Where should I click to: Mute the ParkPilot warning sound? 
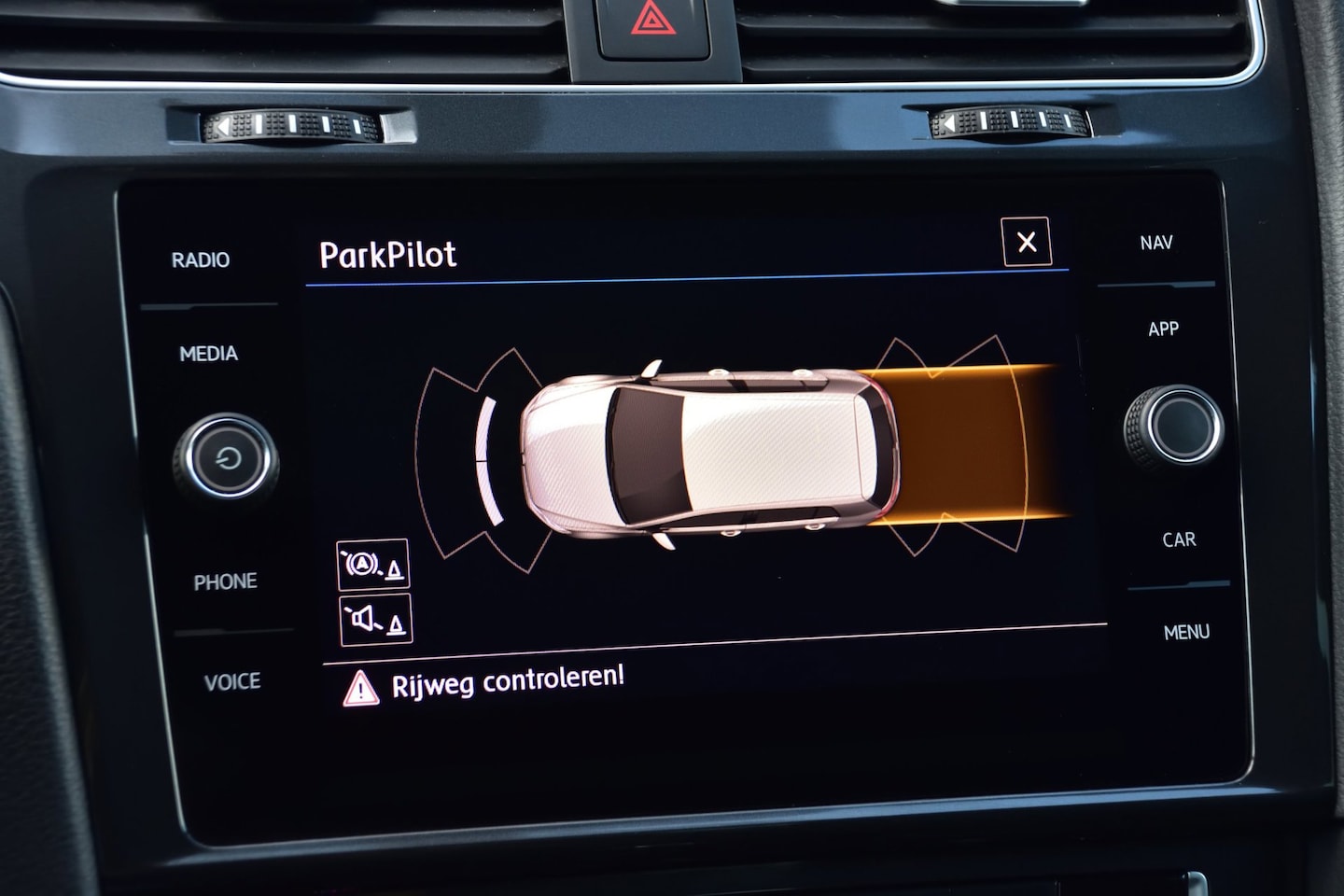point(375,620)
